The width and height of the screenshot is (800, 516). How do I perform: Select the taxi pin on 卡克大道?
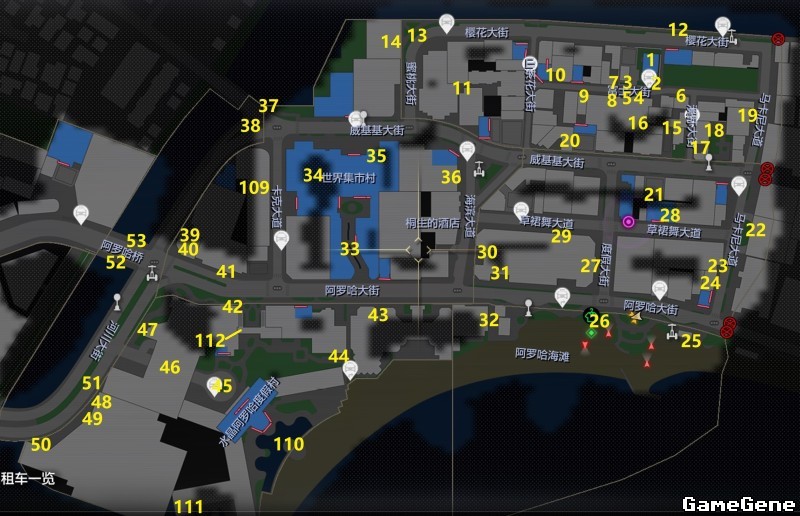coord(282,239)
